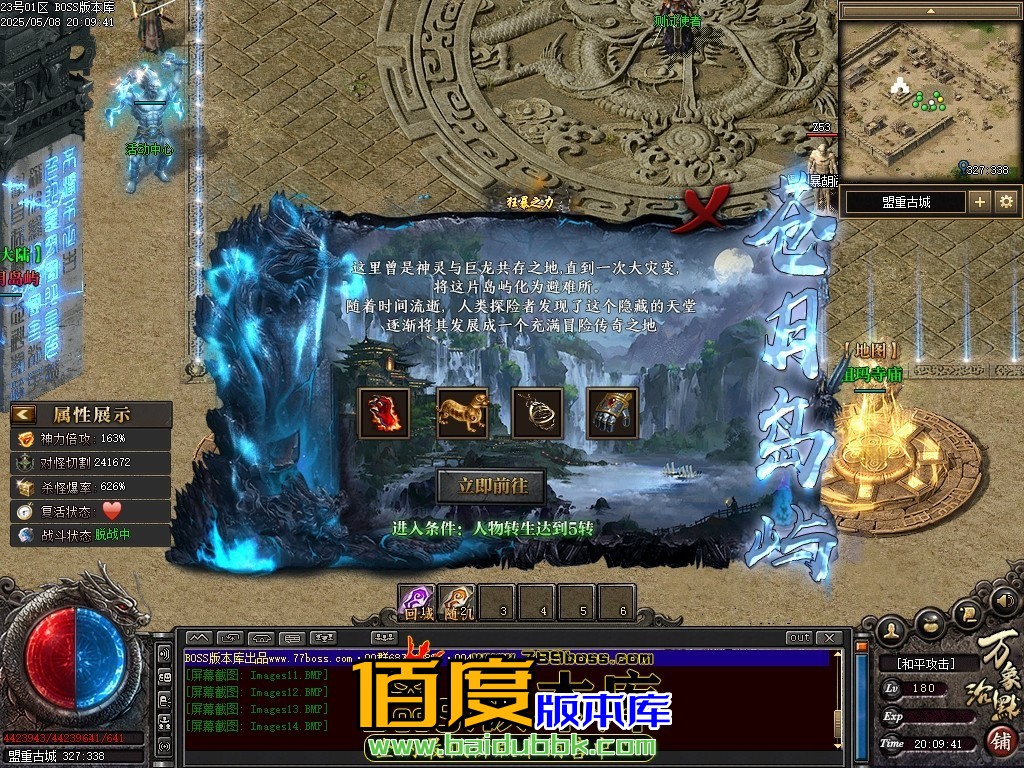Screen dimensions: 1024x768
Task: Click the minimap plus button
Action: [x=979, y=202]
